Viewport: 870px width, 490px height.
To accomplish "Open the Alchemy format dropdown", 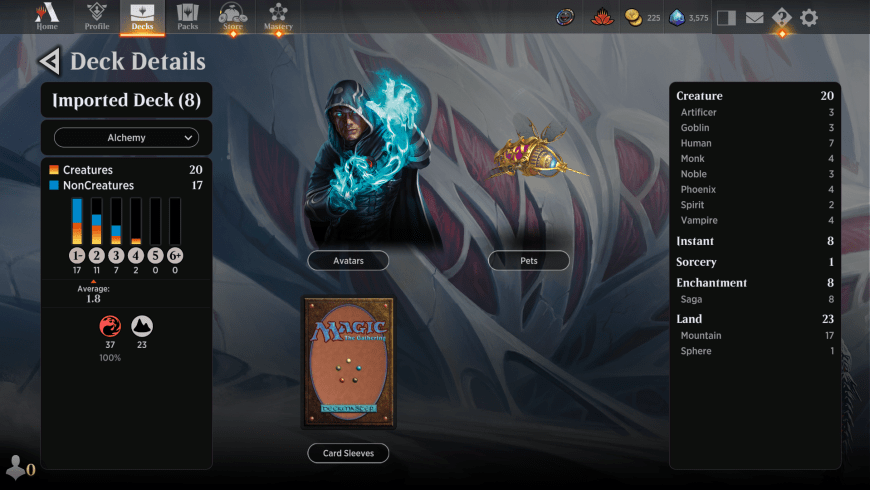I will (x=126, y=137).
